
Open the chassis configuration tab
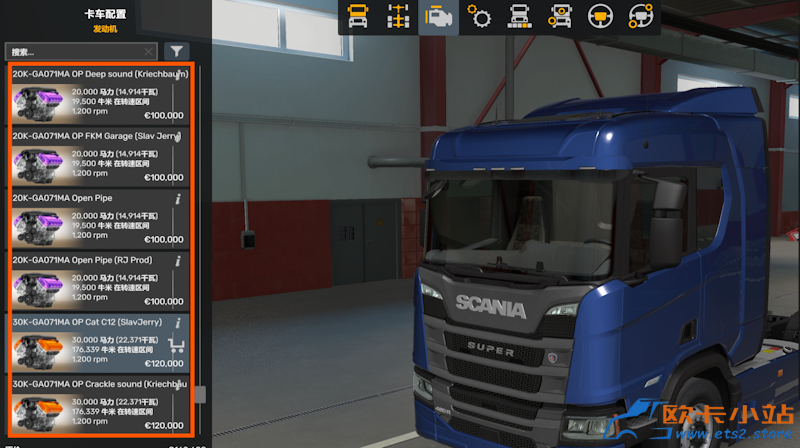pyautogui.click(x=398, y=17)
